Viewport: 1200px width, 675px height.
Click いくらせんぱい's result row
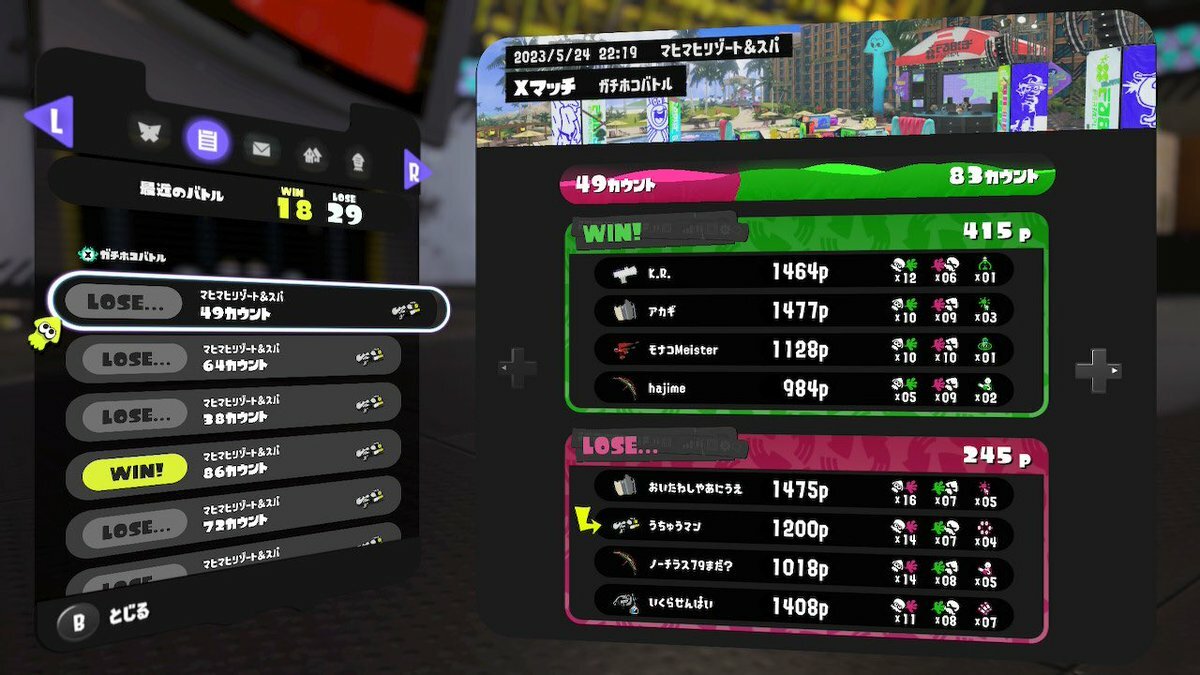tap(803, 606)
